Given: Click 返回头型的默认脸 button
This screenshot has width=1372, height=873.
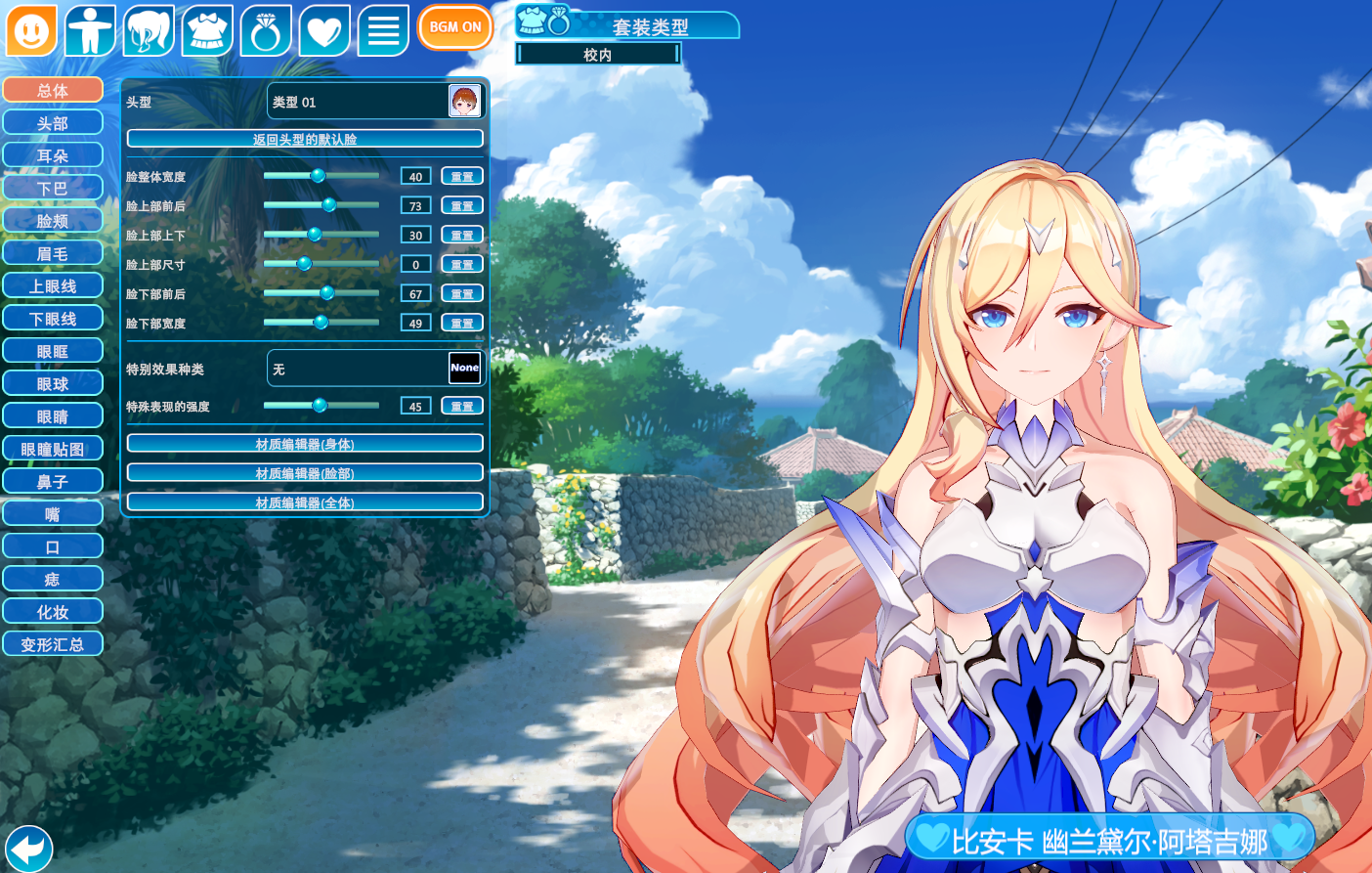Looking at the screenshot, I should click(x=305, y=139).
